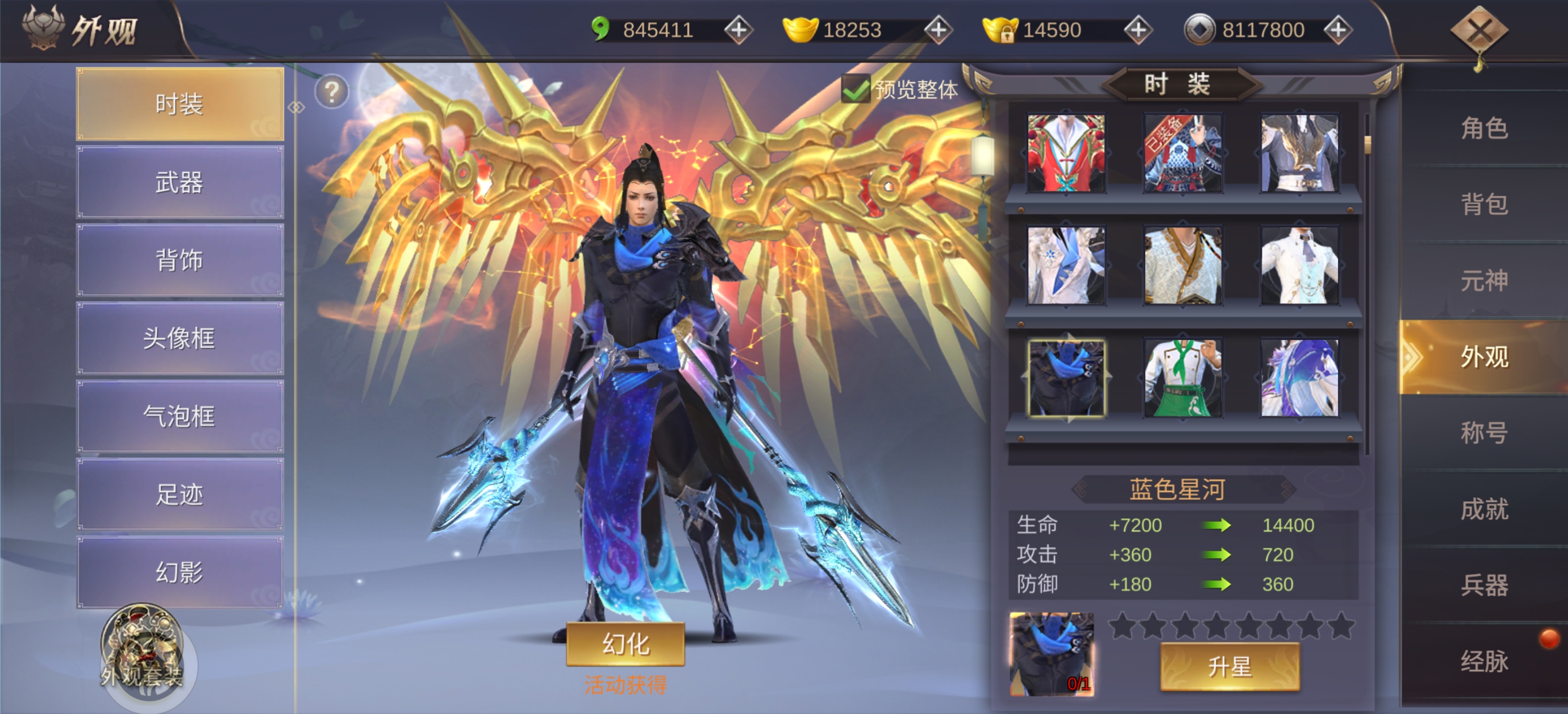The width and height of the screenshot is (1568, 714).
Task: Upgrade stars with the 升星 button
Action: pos(1229,666)
